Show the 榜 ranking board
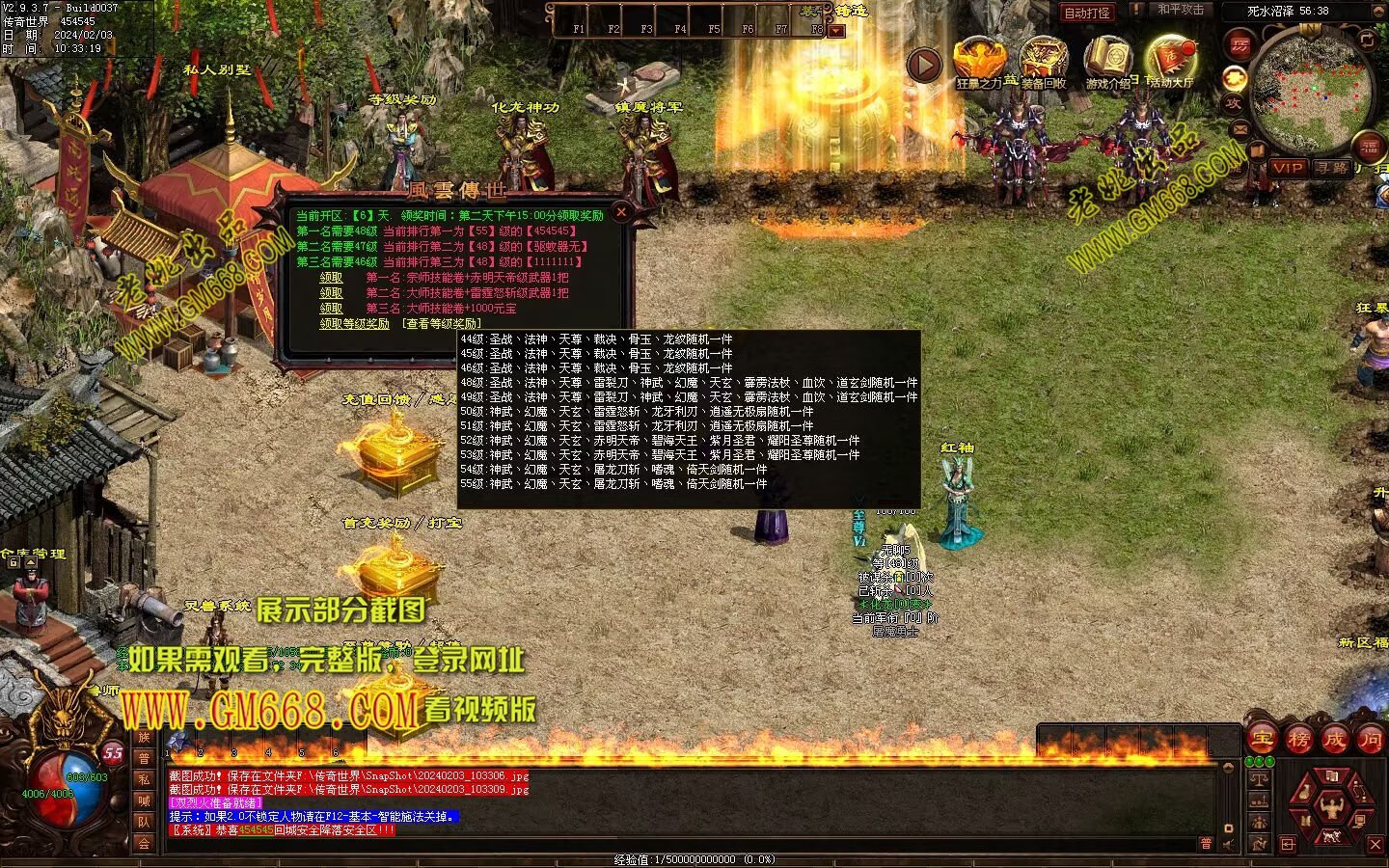Screen dimensions: 1389x868 tap(1298, 740)
